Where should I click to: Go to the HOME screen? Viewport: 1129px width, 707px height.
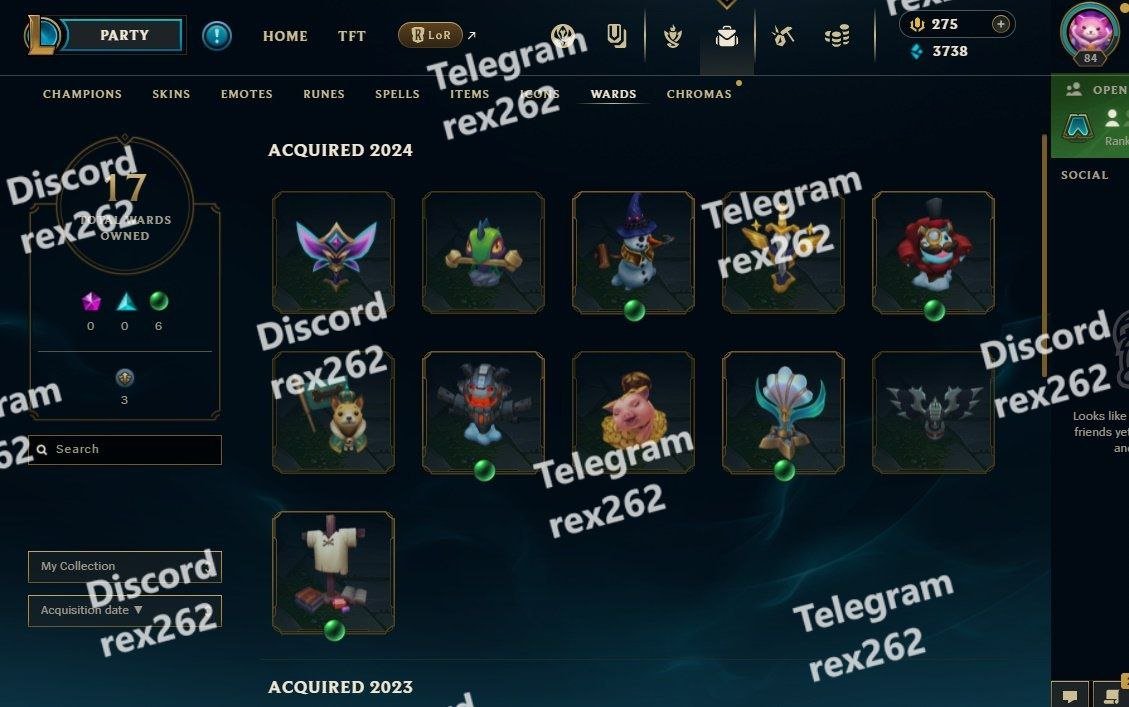[x=285, y=36]
